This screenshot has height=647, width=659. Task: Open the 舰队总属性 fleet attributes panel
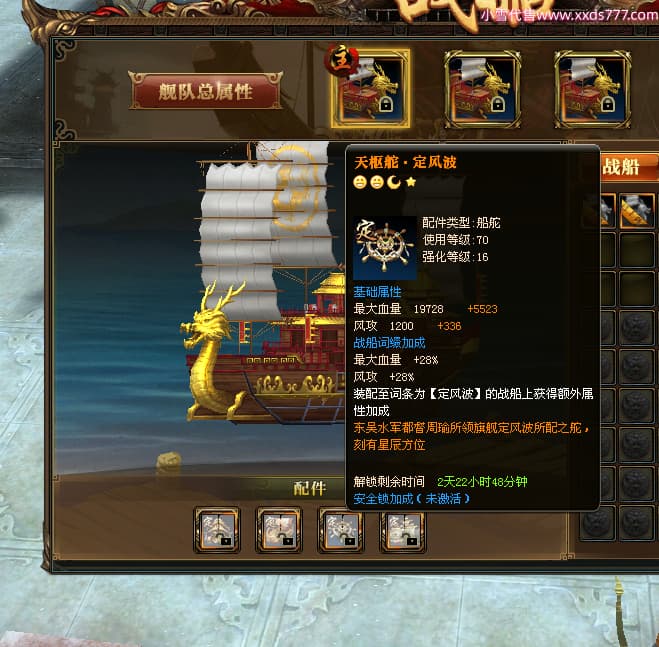coord(205,92)
